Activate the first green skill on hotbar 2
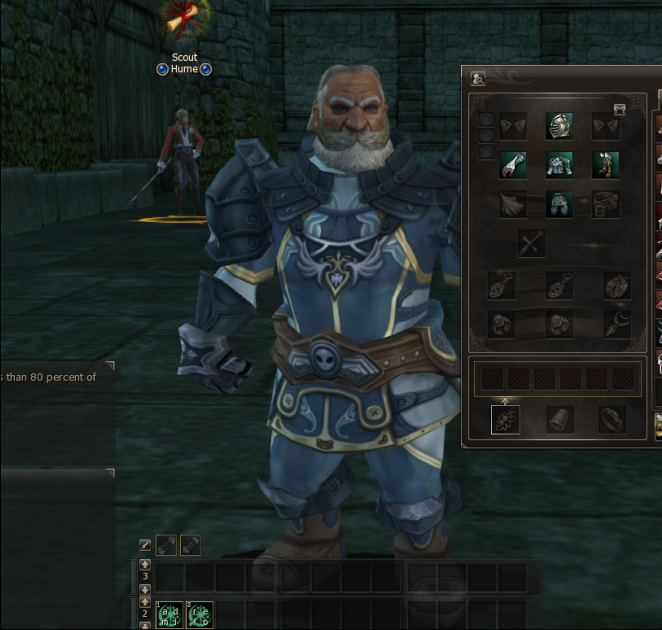 (x=169, y=613)
